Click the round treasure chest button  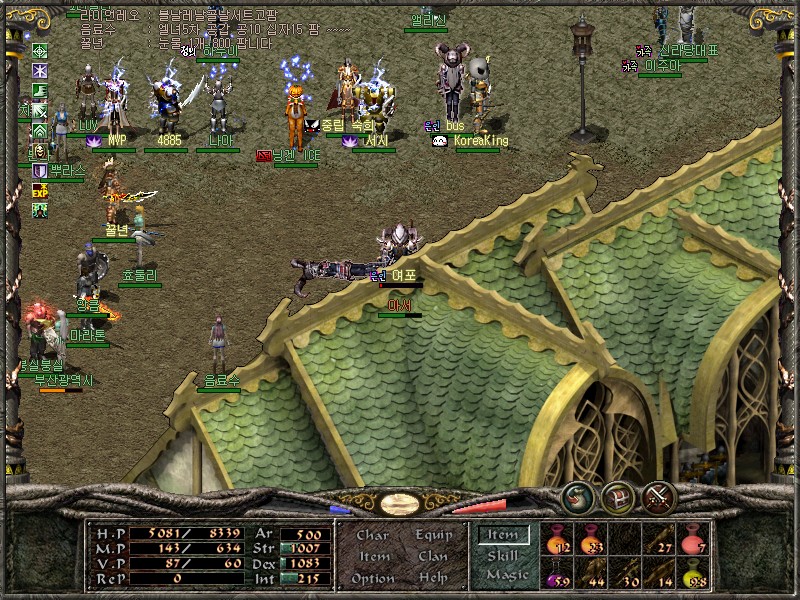click(x=617, y=494)
